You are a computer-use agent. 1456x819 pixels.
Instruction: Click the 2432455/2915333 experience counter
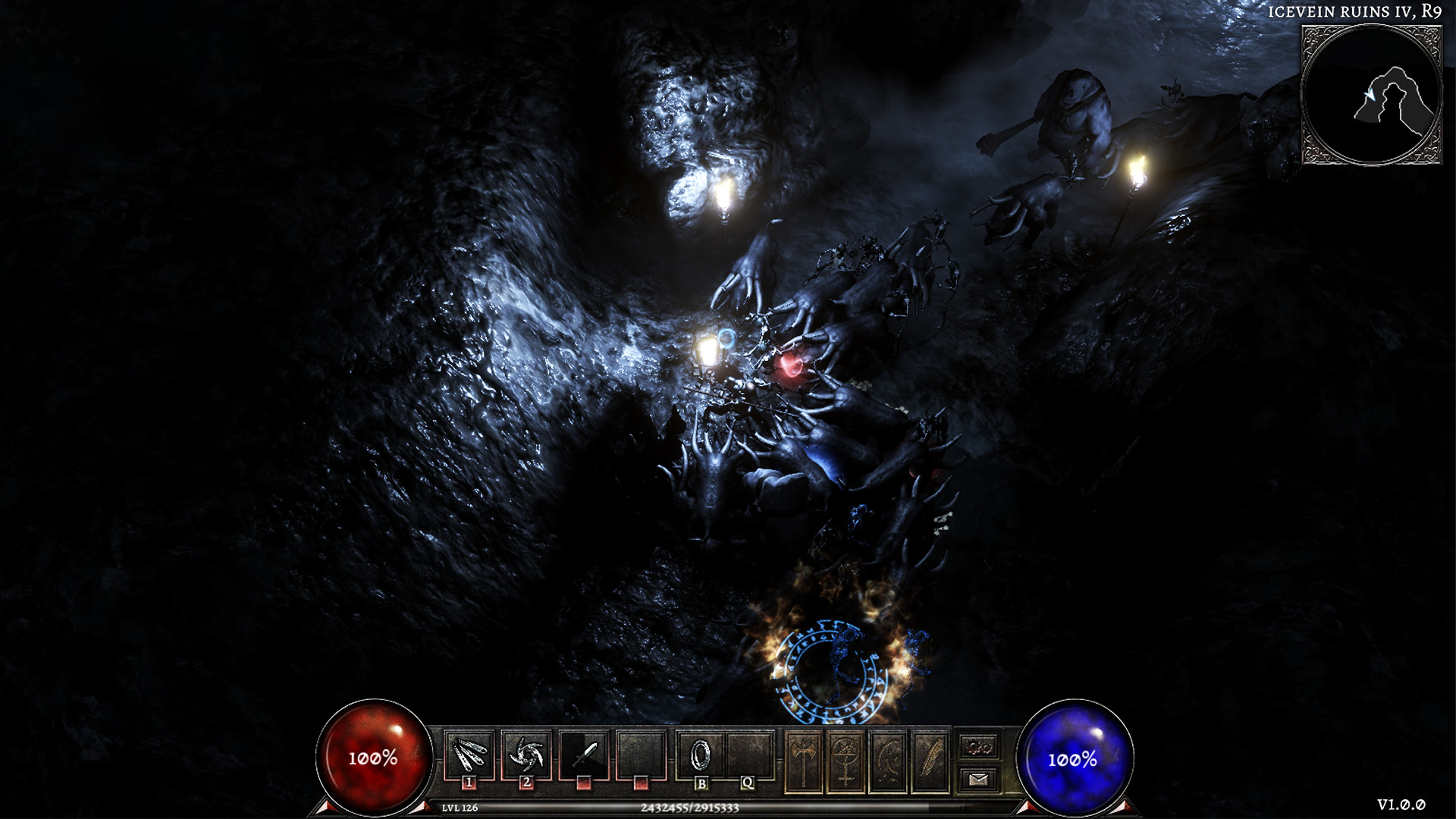click(689, 808)
